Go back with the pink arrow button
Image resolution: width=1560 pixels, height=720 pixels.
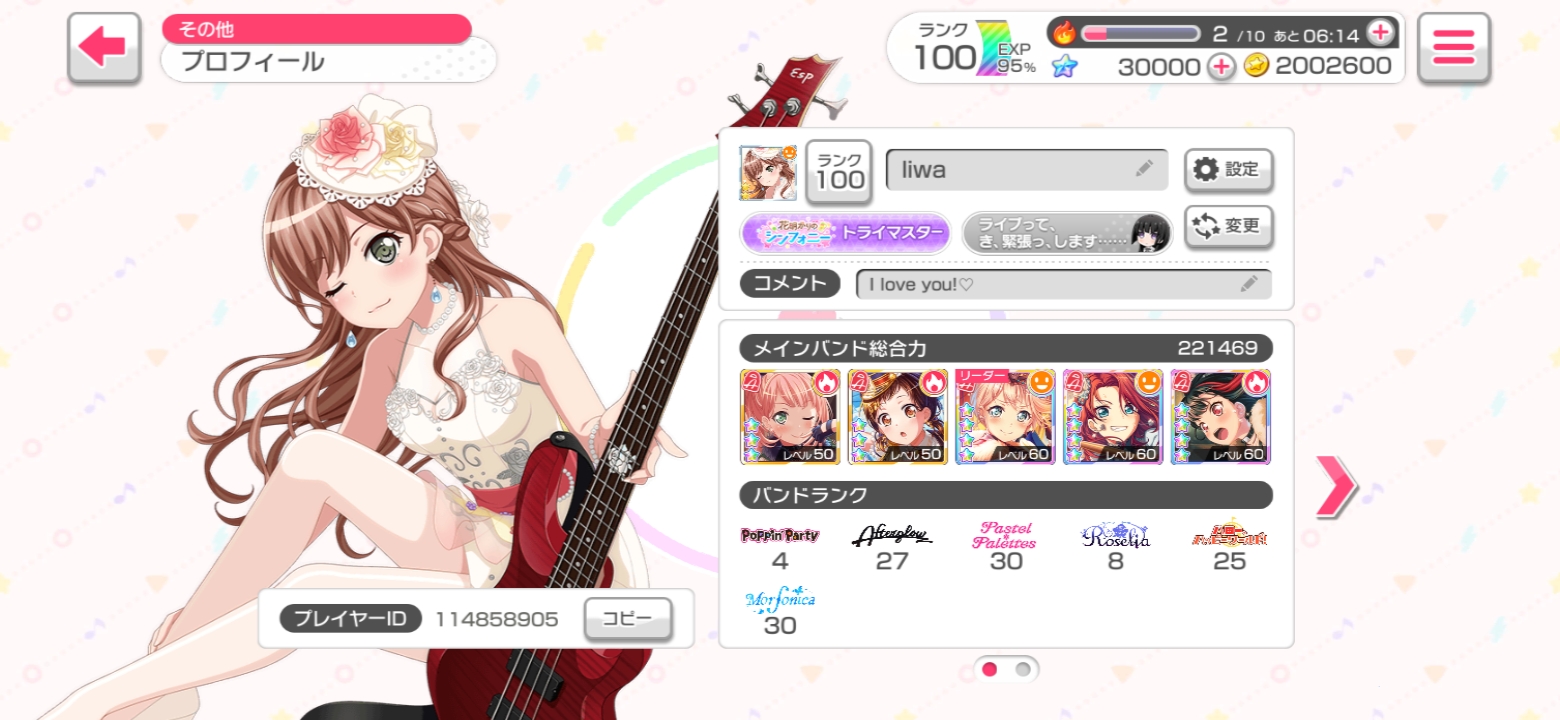coord(102,47)
